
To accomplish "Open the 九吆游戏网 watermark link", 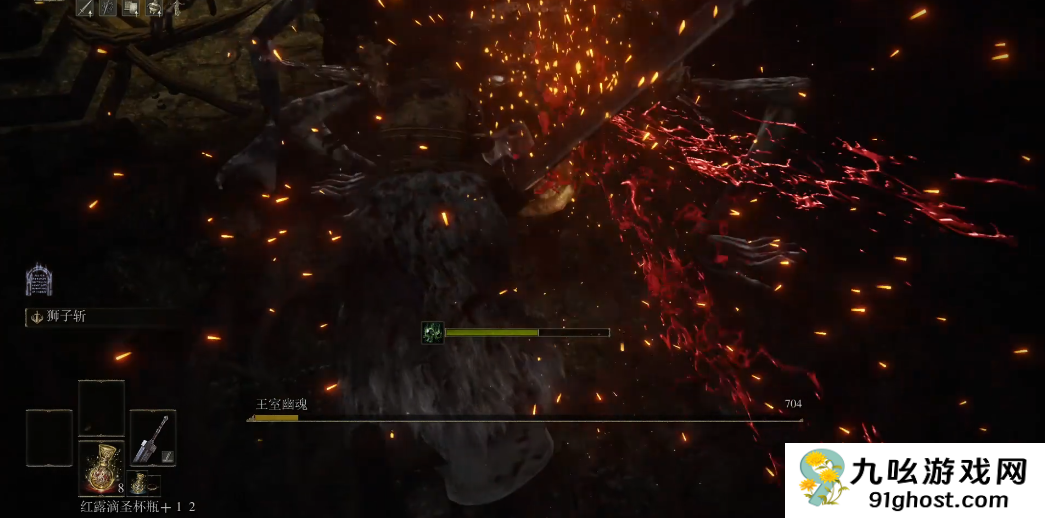I will [x=914, y=481].
